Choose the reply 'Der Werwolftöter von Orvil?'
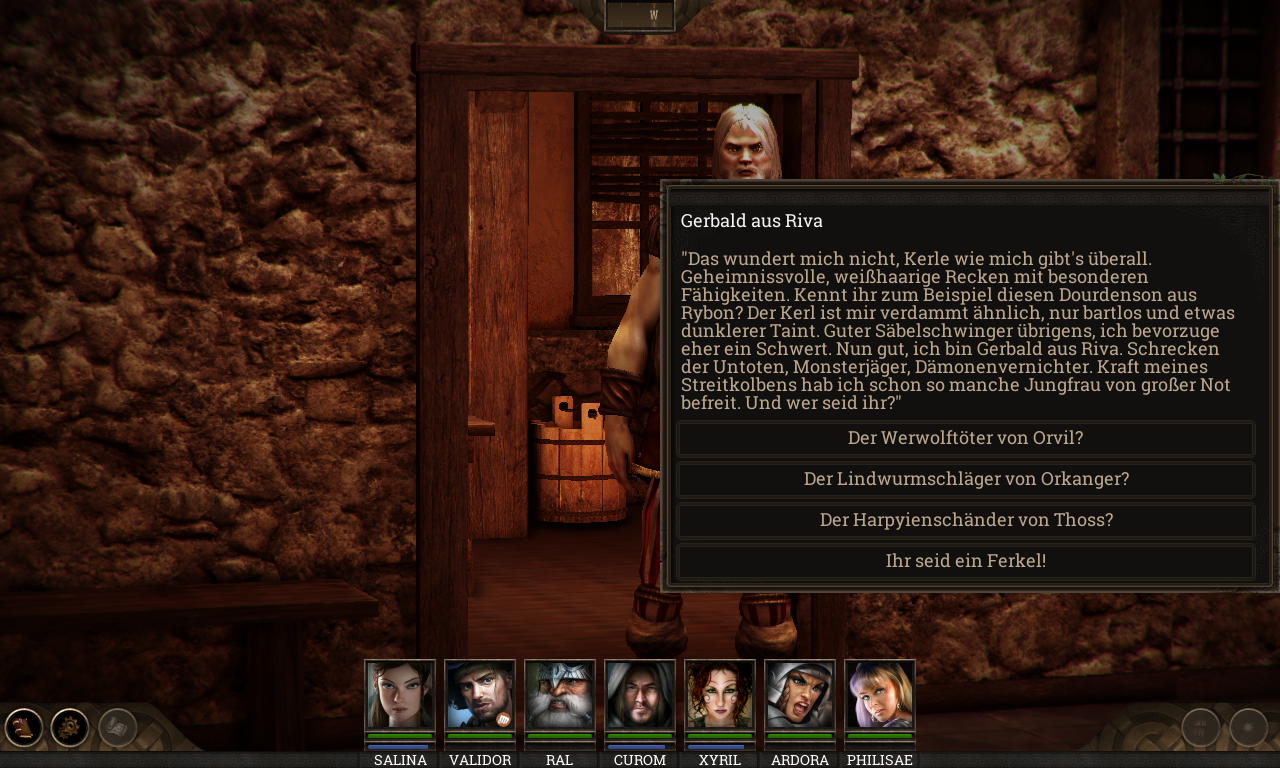The image size is (1280, 768). 966,438
